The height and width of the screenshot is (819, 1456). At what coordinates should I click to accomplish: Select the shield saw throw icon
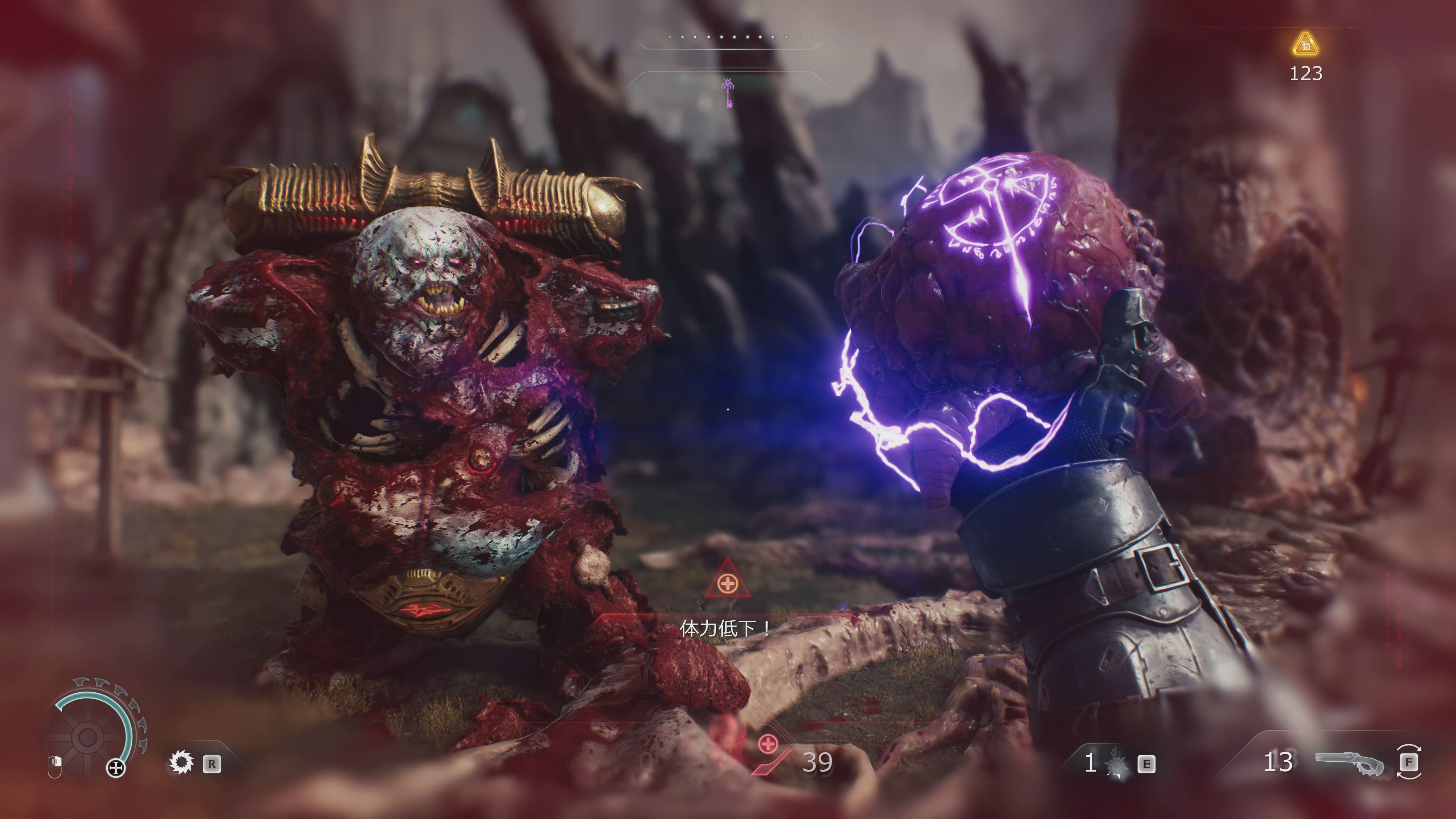pos(182,763)
